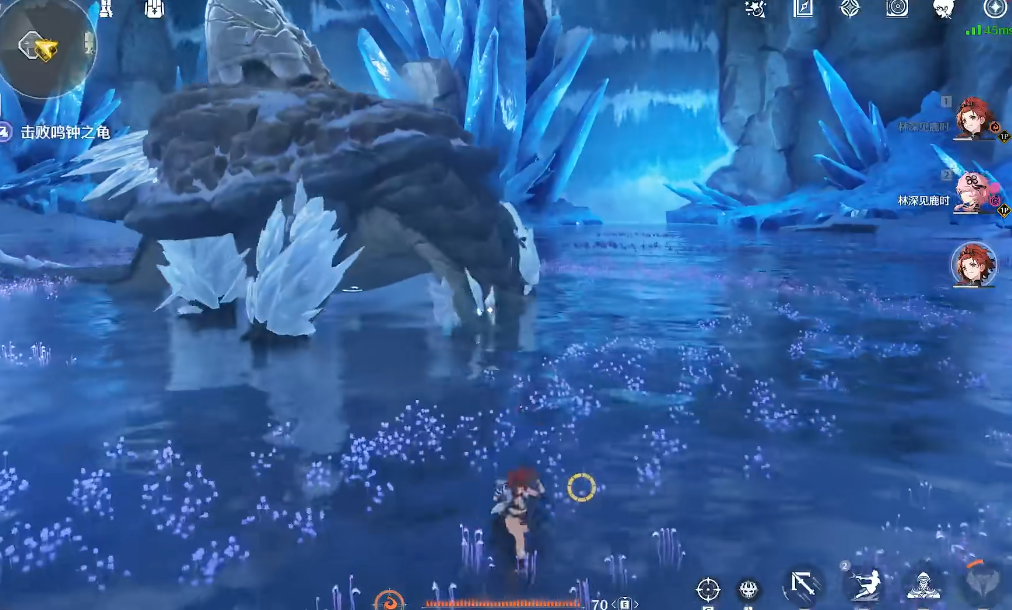1012x610 pixels.
Task: Open the character head icon in top bar
Action: (943, 9)
